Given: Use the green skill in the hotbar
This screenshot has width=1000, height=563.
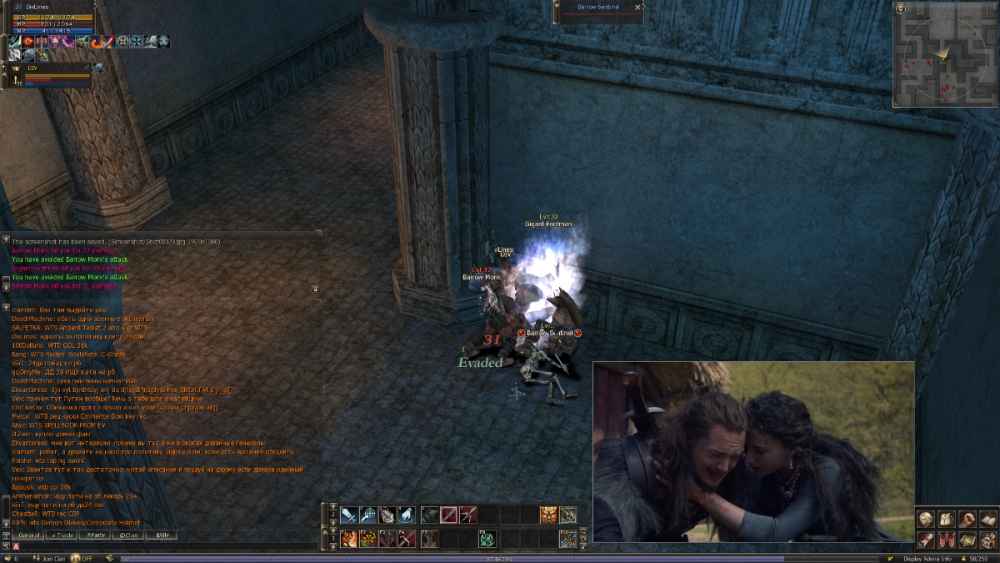Looking at the screenshot, I should click(x=486, y=539).
